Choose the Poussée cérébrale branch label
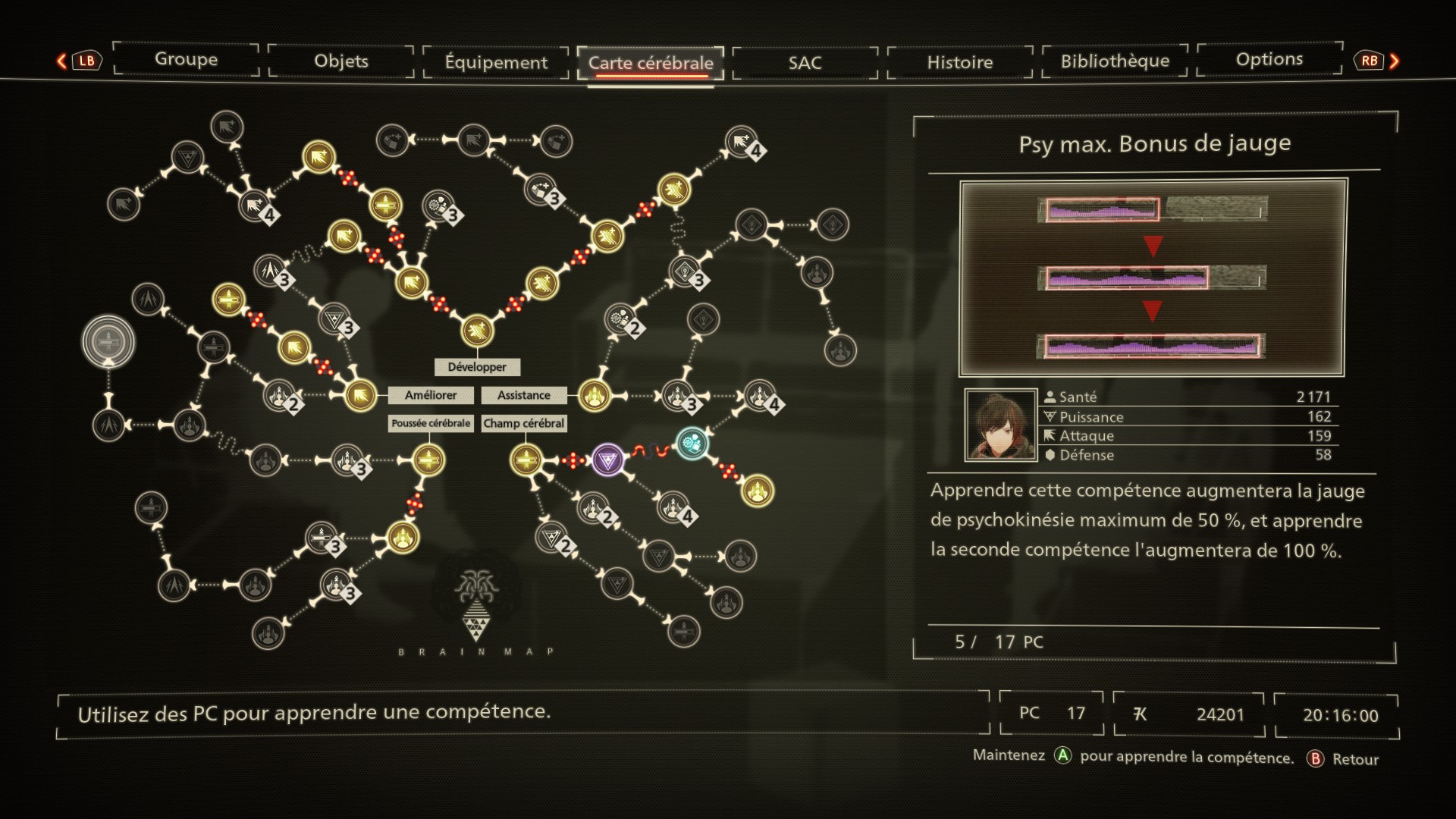The image size is (1456, 819). tap(431, 423)
